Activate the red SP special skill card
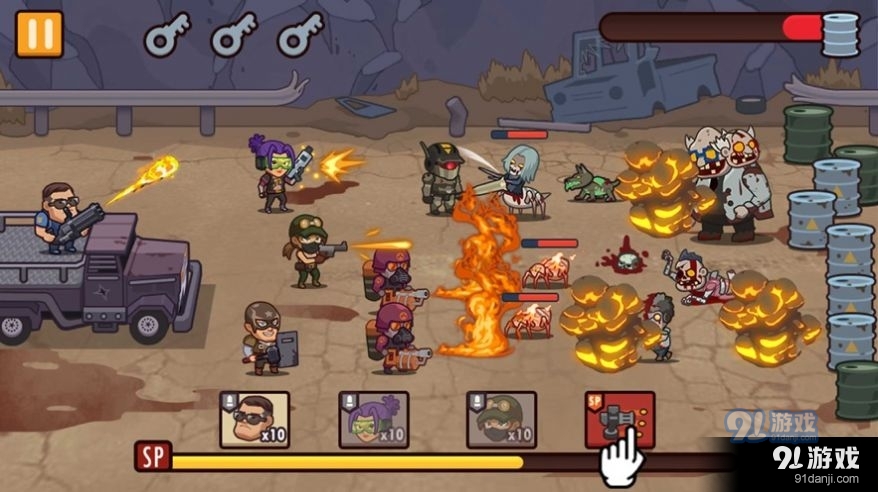The image size is (878, 492). point(620,417)
